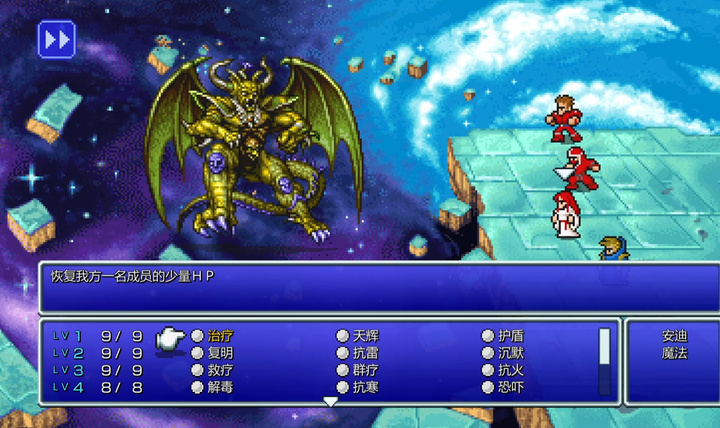720x428 pixels.
Task: Click the spell list scrollbar
Action: click(604, 360)
